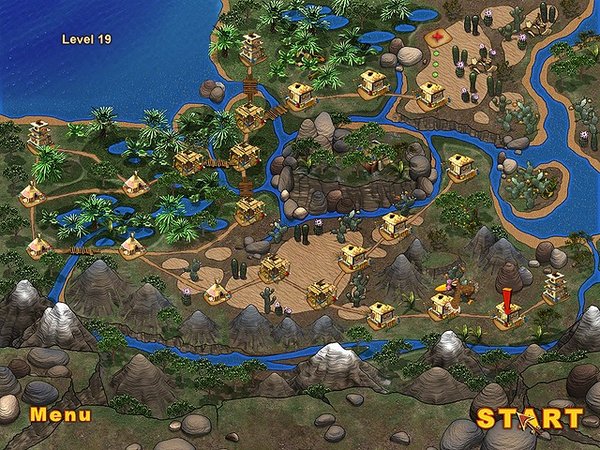Image resolution: width=600 pixels, height=450 pixels.
Task: Click the START button
Action: [527, 417]
